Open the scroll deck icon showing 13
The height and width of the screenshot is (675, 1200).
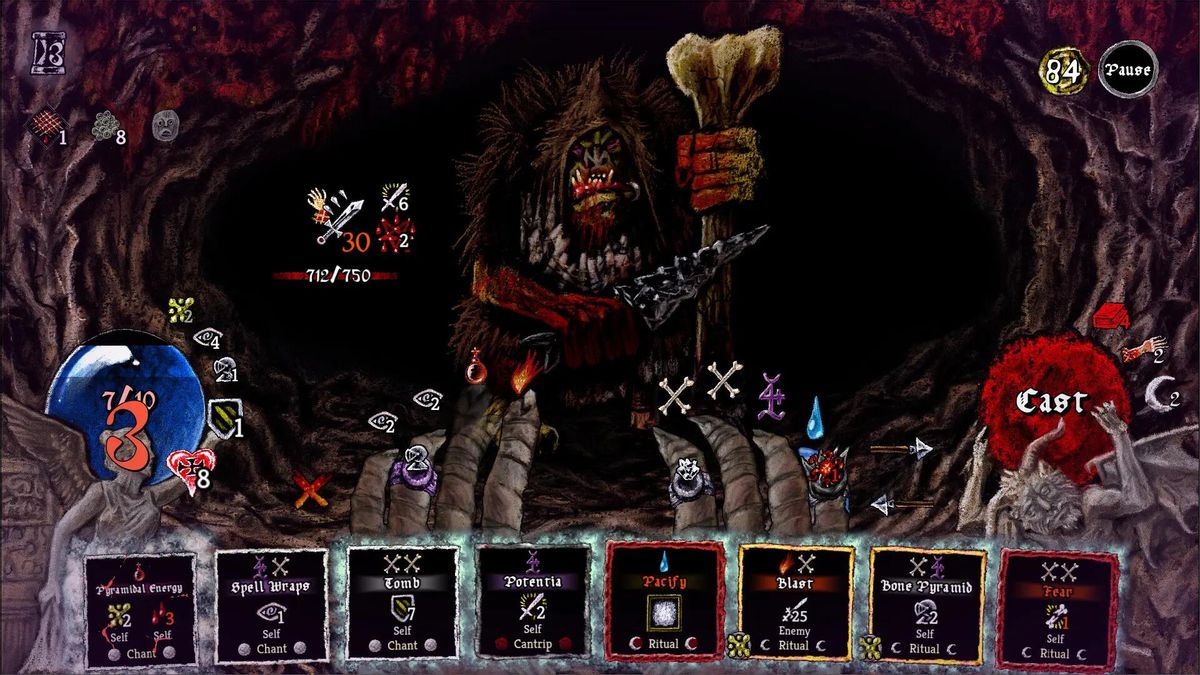[47, 53]
